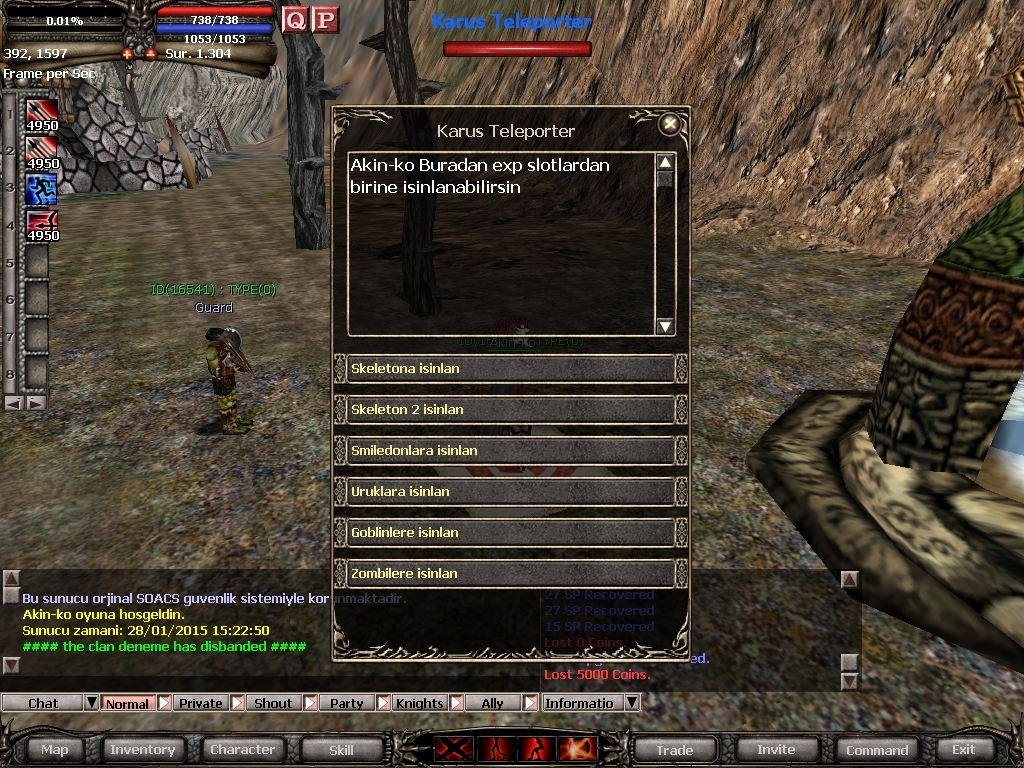Choose Goblinlere isinlan option

510,533
